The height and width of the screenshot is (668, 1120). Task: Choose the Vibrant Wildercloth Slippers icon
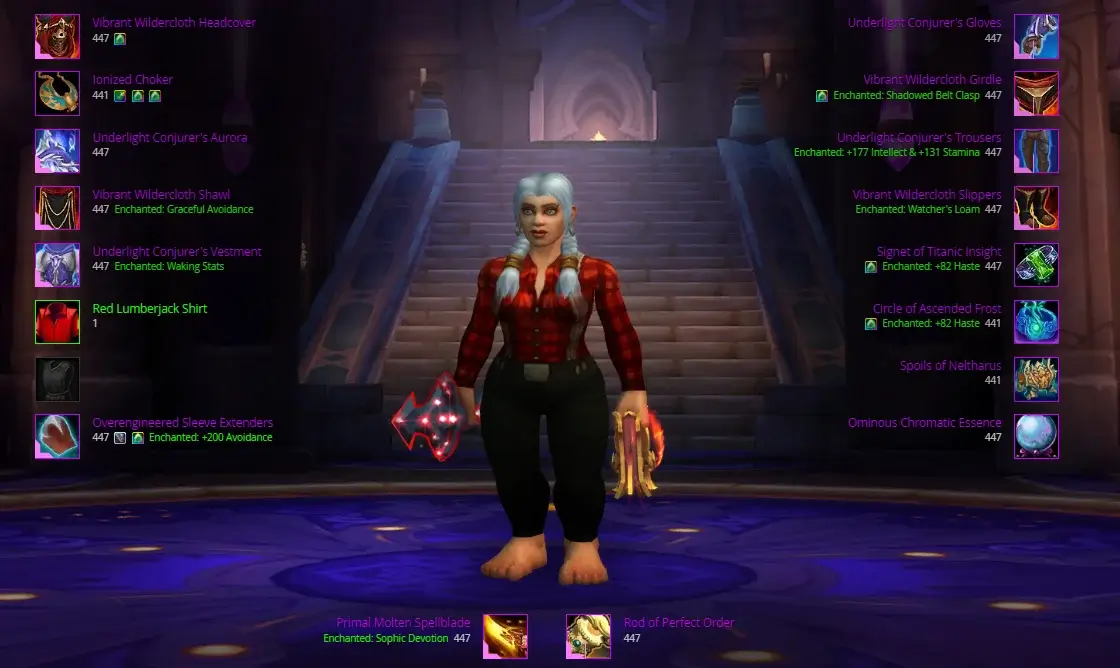click(1036, 208)
